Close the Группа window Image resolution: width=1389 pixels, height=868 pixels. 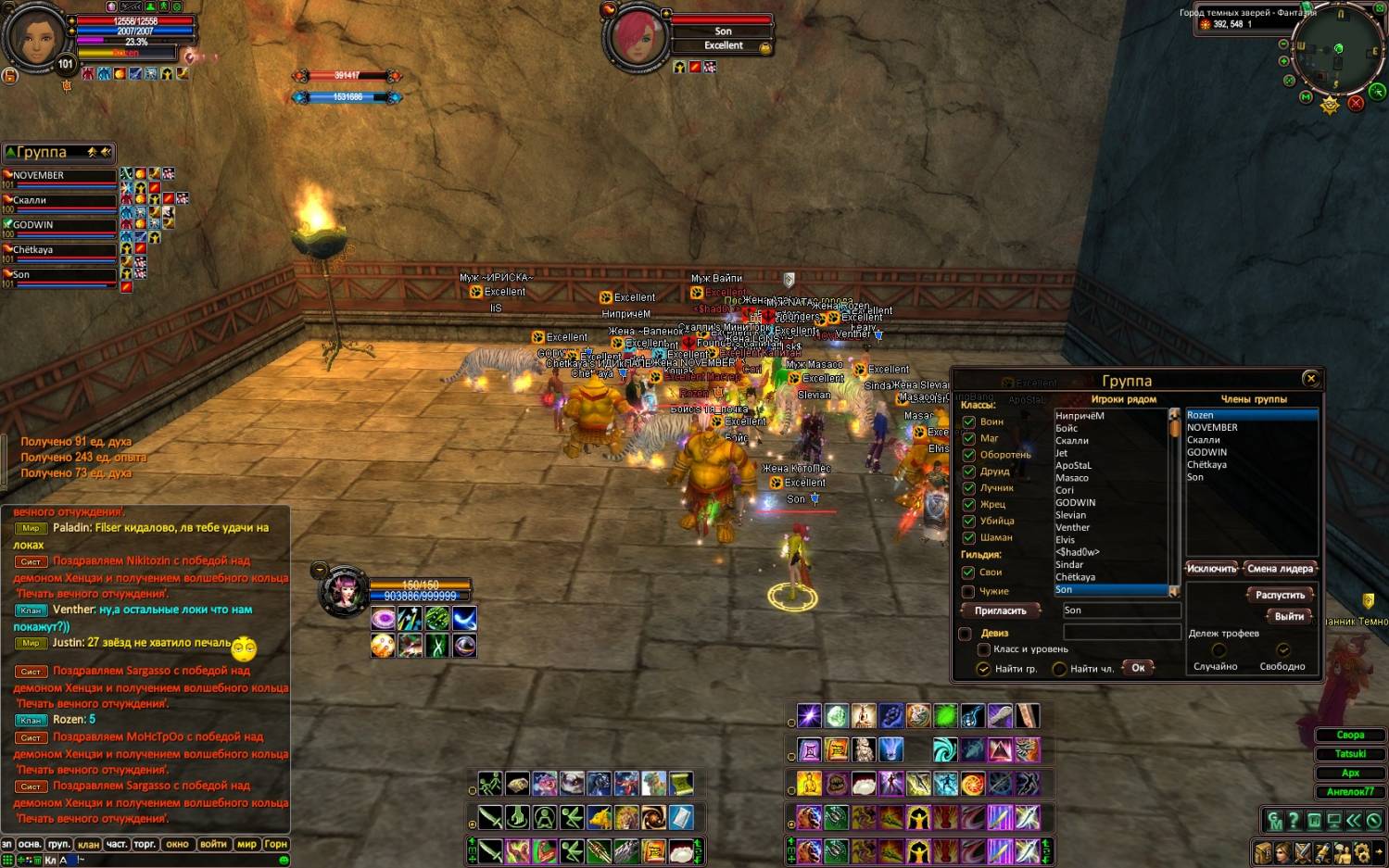1310,378
